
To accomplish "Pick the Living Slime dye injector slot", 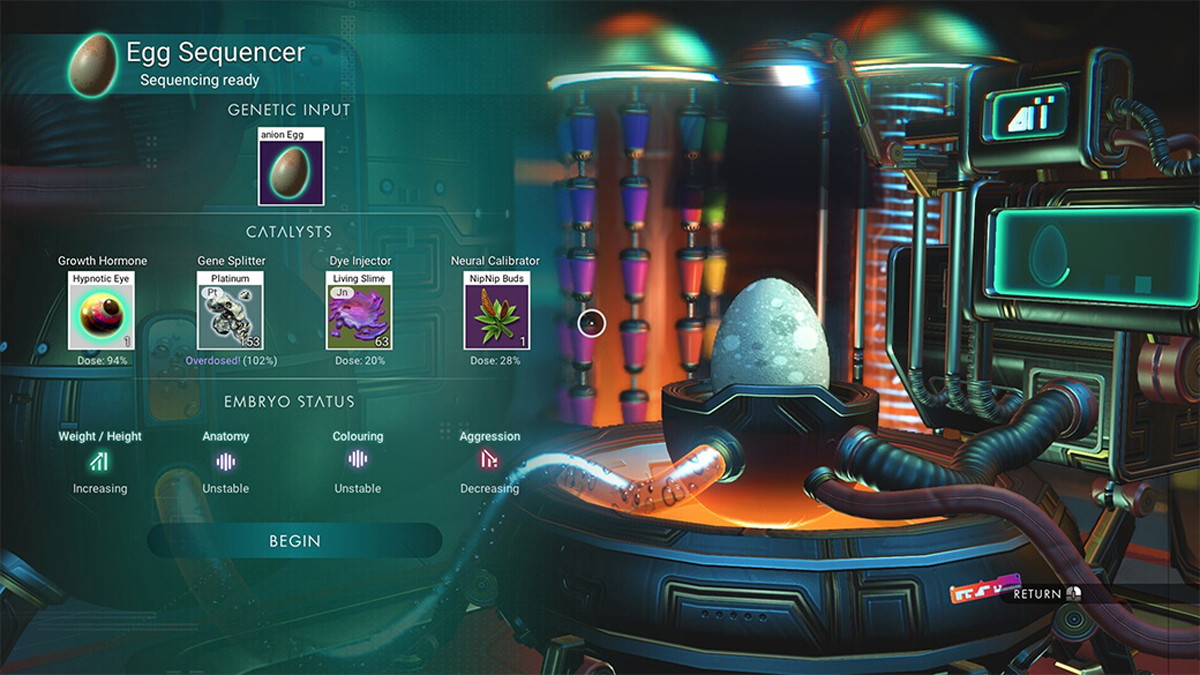I will 360,311.
